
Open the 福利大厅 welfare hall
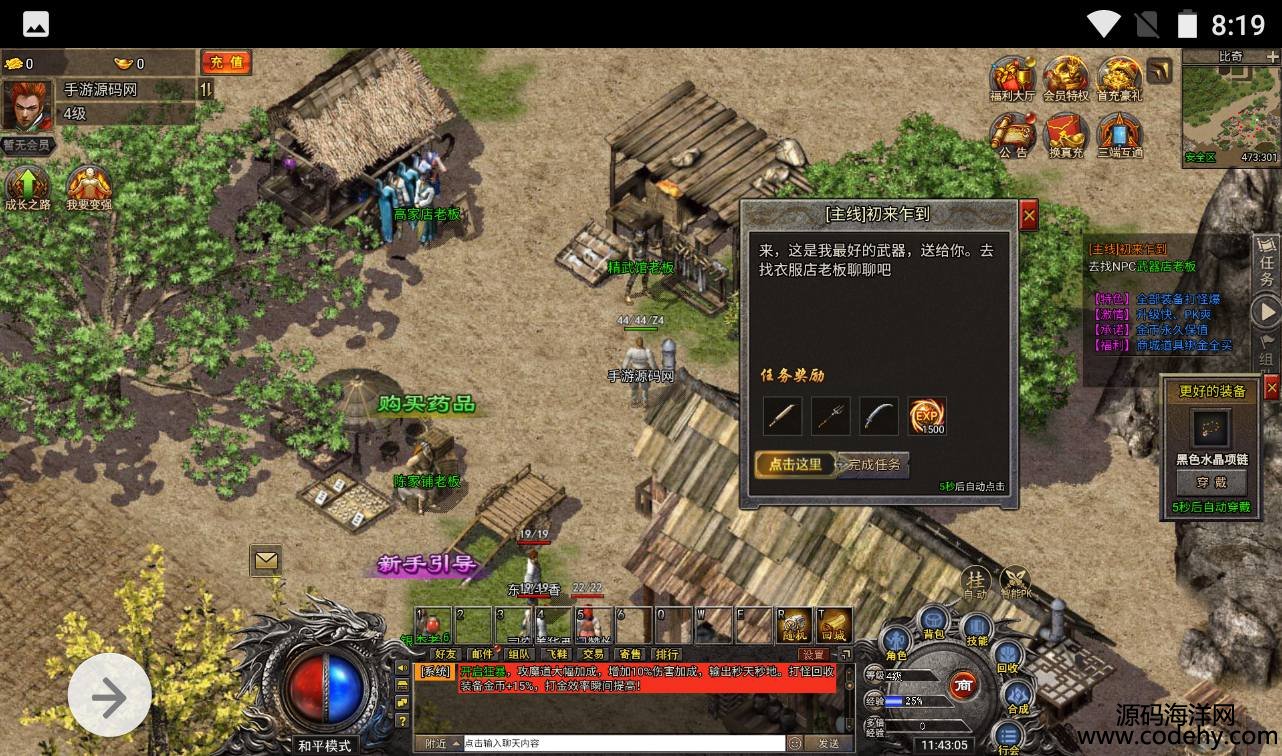(1011, 78)
